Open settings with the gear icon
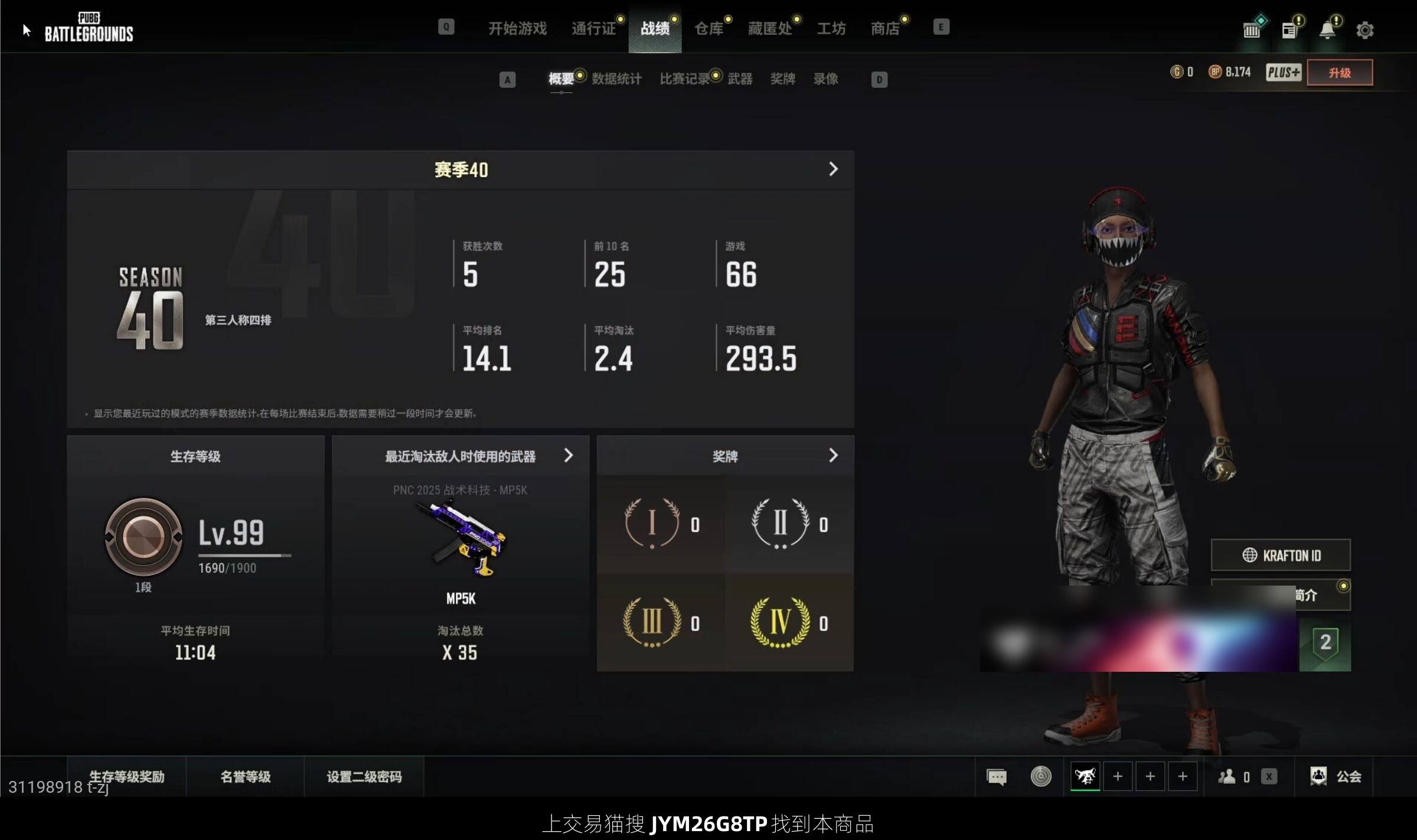 tap(1364, 30)
